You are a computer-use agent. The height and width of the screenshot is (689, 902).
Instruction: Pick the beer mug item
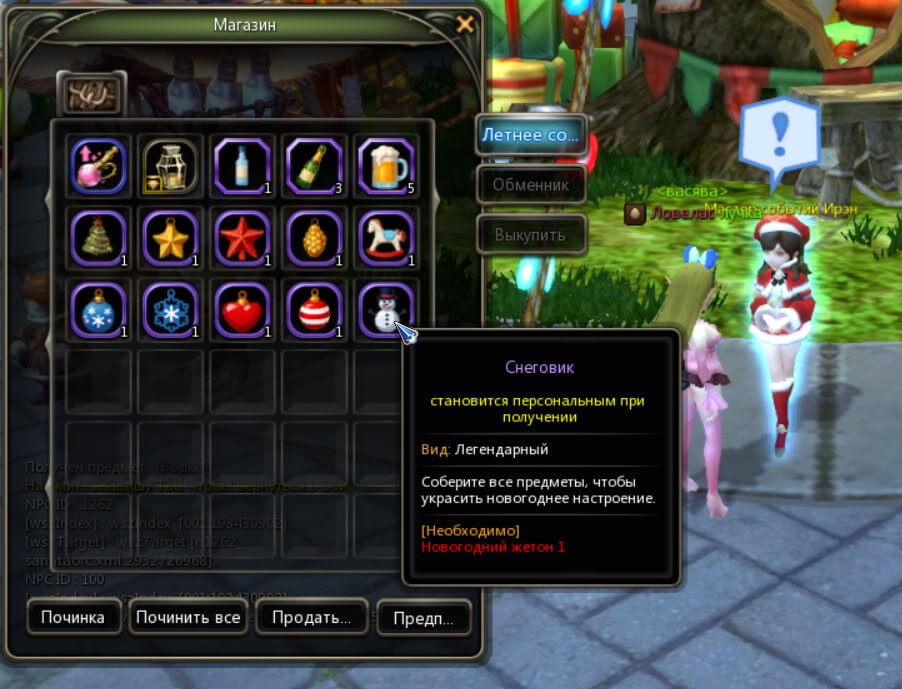(x=386, y=165)
